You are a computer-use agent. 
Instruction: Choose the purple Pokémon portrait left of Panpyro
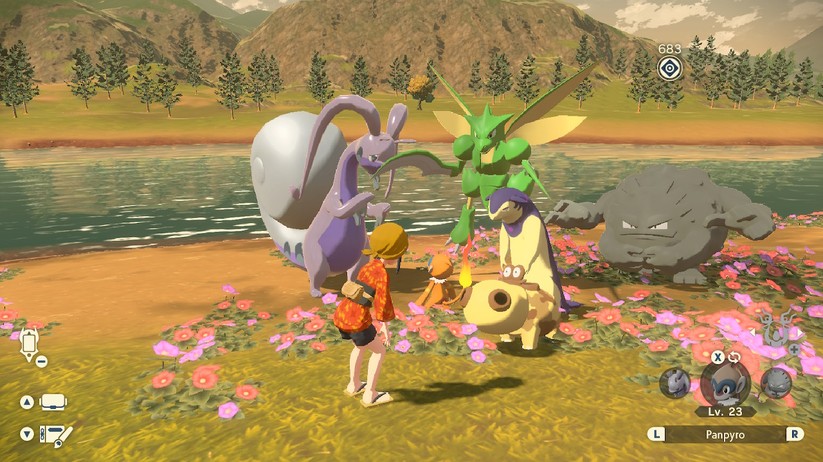point(676,383)
